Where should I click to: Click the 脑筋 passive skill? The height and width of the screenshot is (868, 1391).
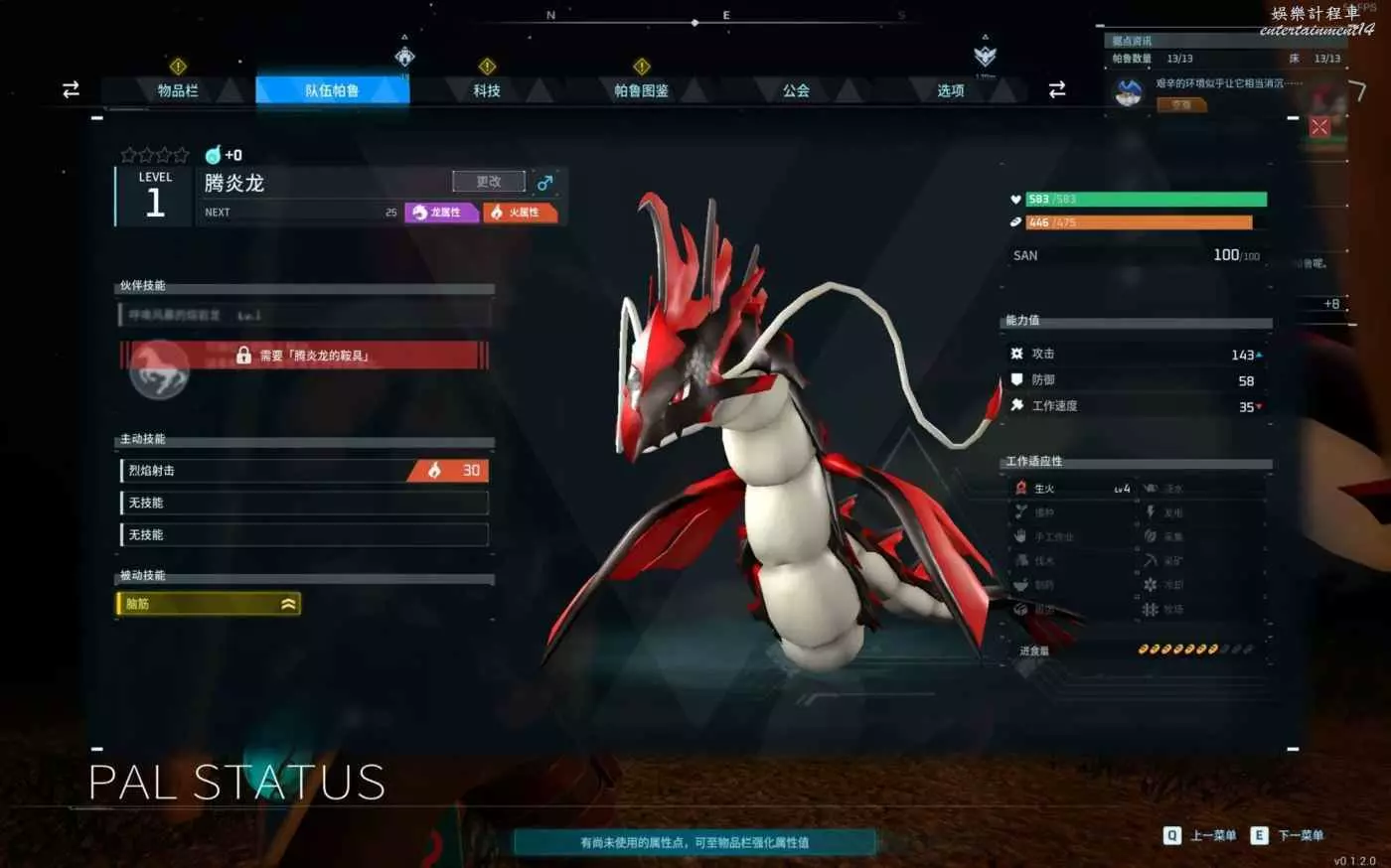pyautogui.click(x=209, y=604)
